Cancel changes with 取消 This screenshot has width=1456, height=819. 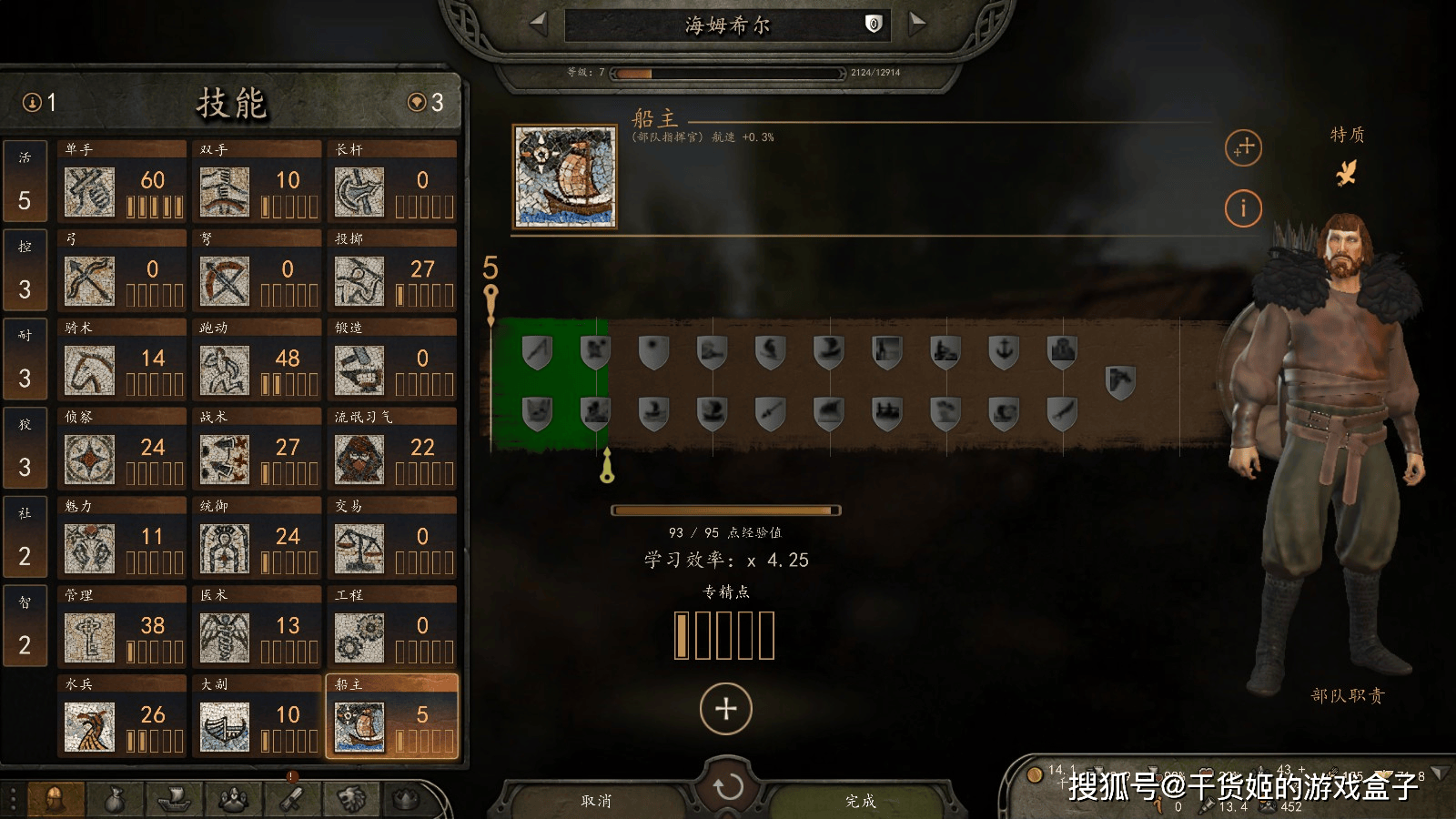596,801
